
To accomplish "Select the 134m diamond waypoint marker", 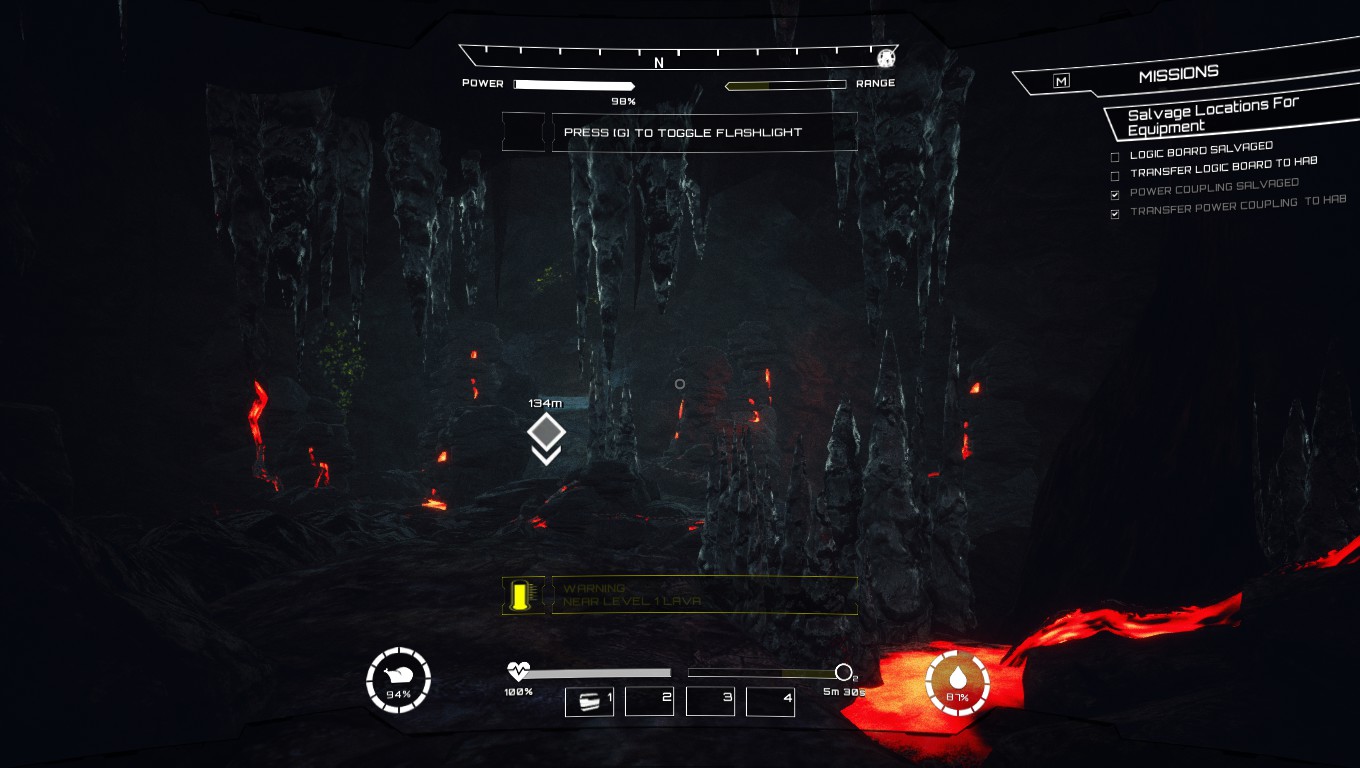I will 546,432.
